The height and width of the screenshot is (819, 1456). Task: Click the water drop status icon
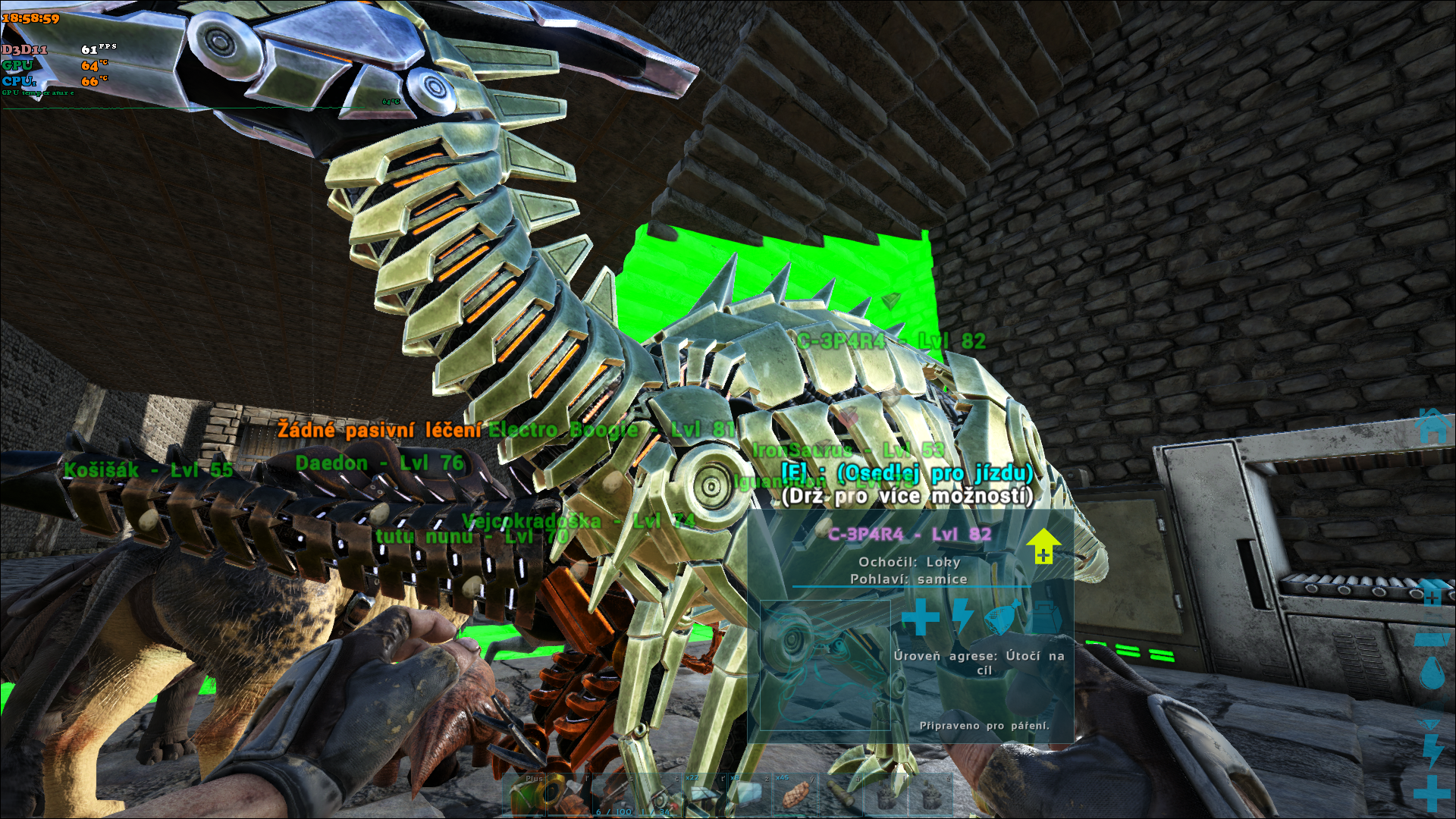[x=1432, y=673]
